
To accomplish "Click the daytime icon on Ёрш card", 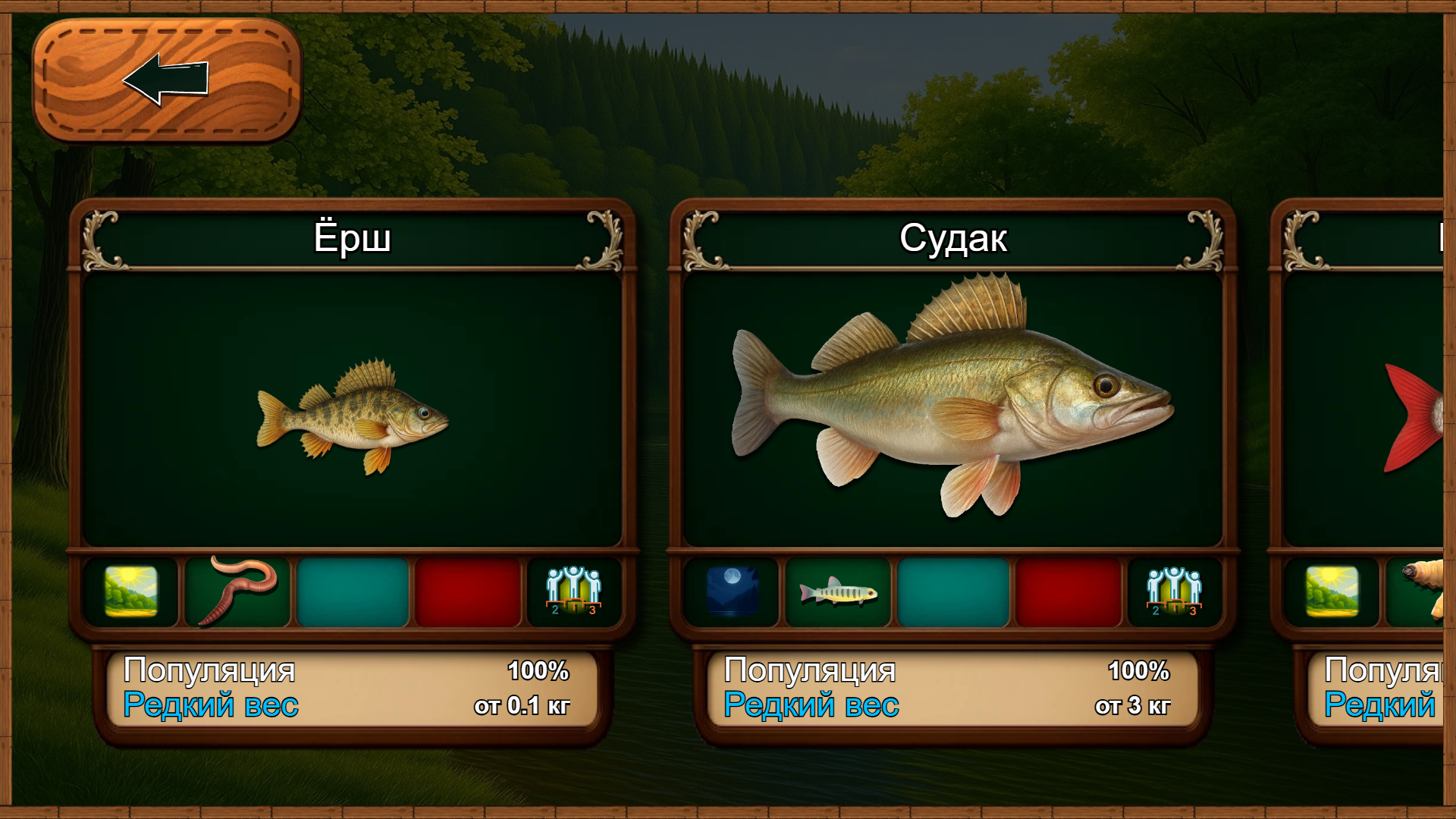I will [131, 591].
